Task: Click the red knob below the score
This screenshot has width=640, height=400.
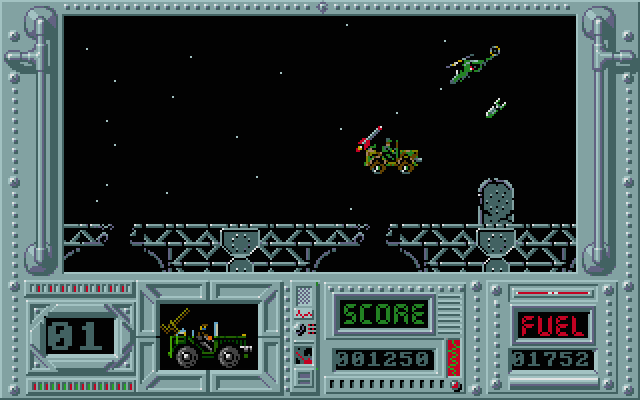Action: (456, 383)
